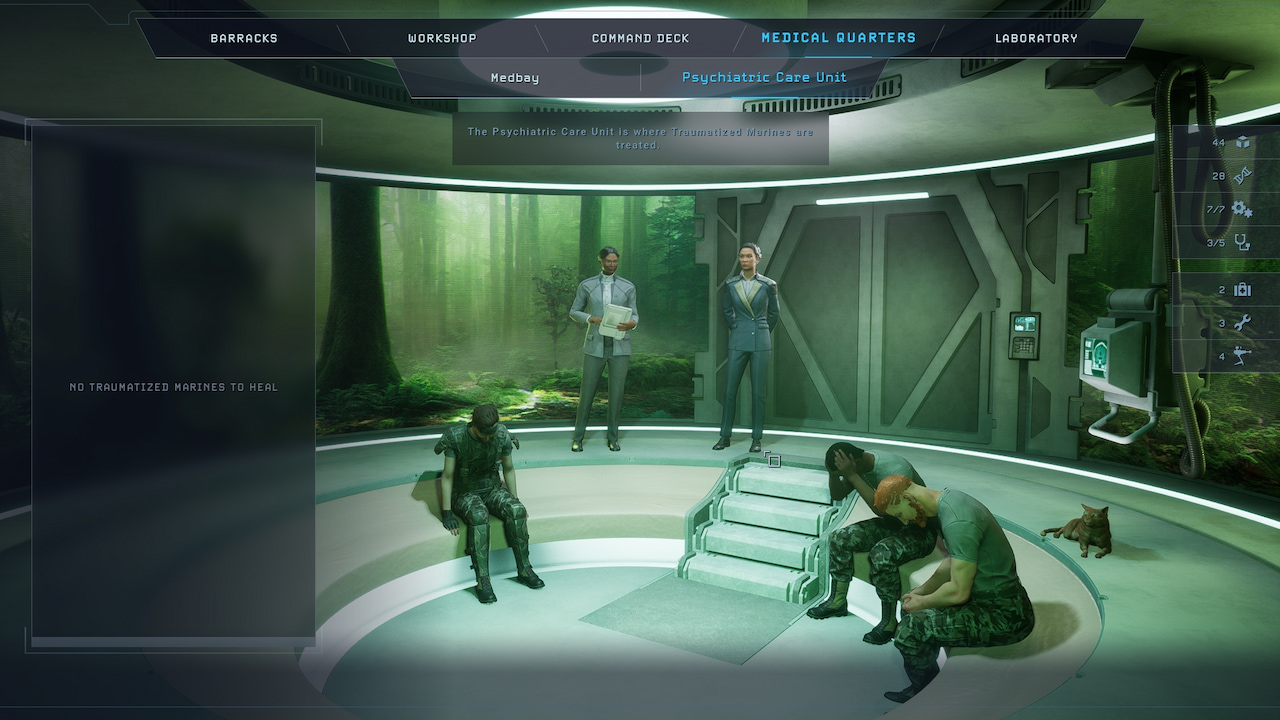Show the Medbay sub-tab
Viewport: 1280px width, 720px height.
(515, 78)
